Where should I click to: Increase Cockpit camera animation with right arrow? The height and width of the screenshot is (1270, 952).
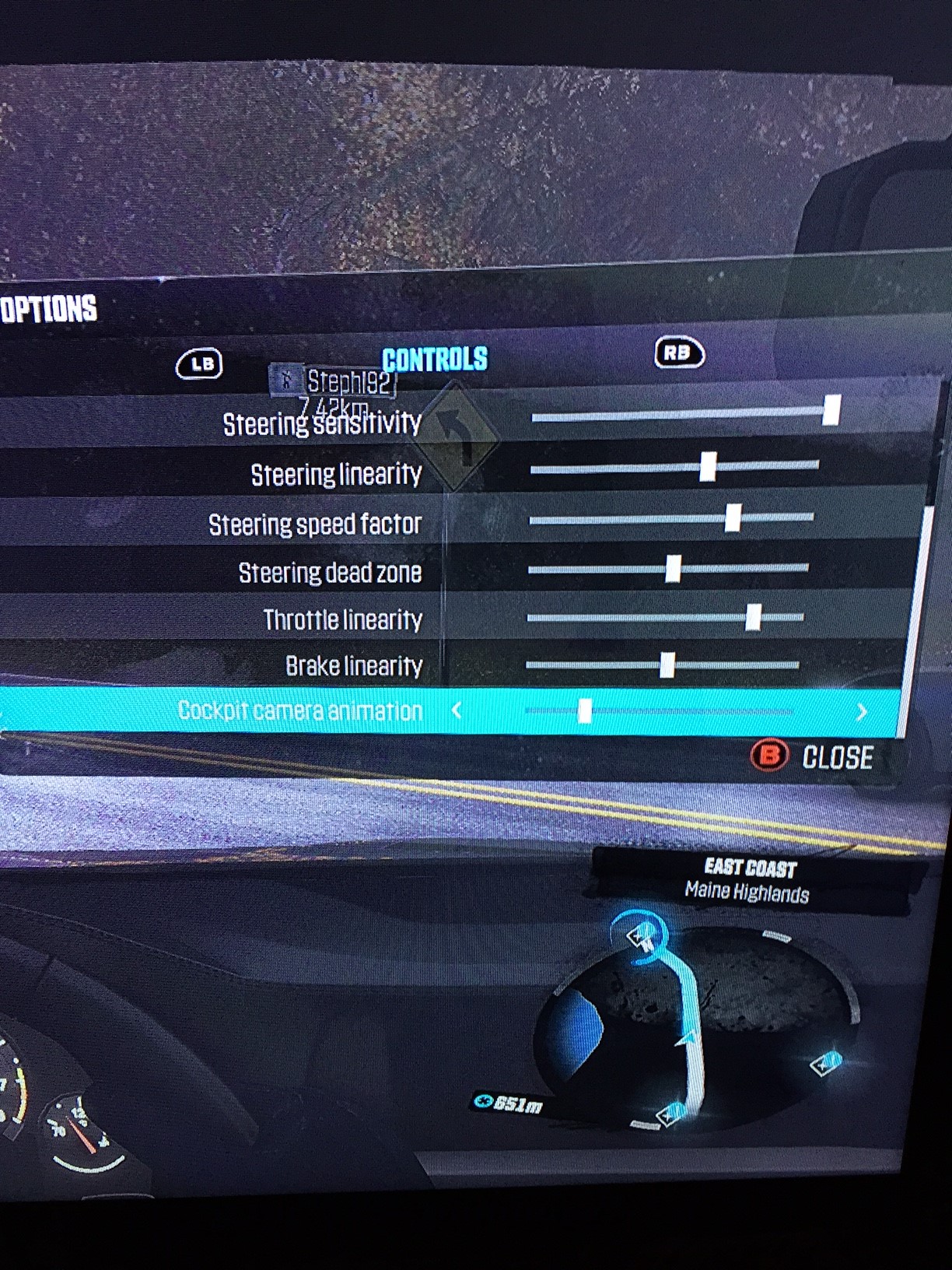pos(861,711)
